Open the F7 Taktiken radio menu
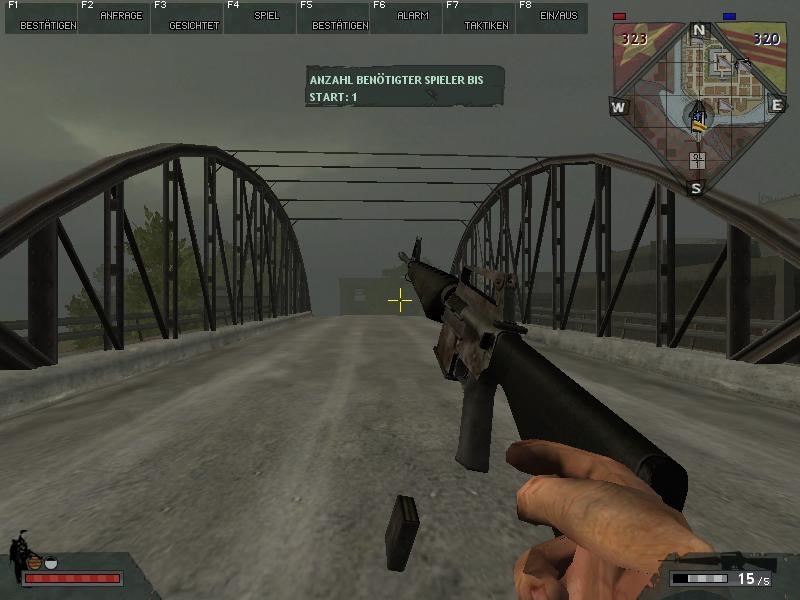 (x=478, y=17)
